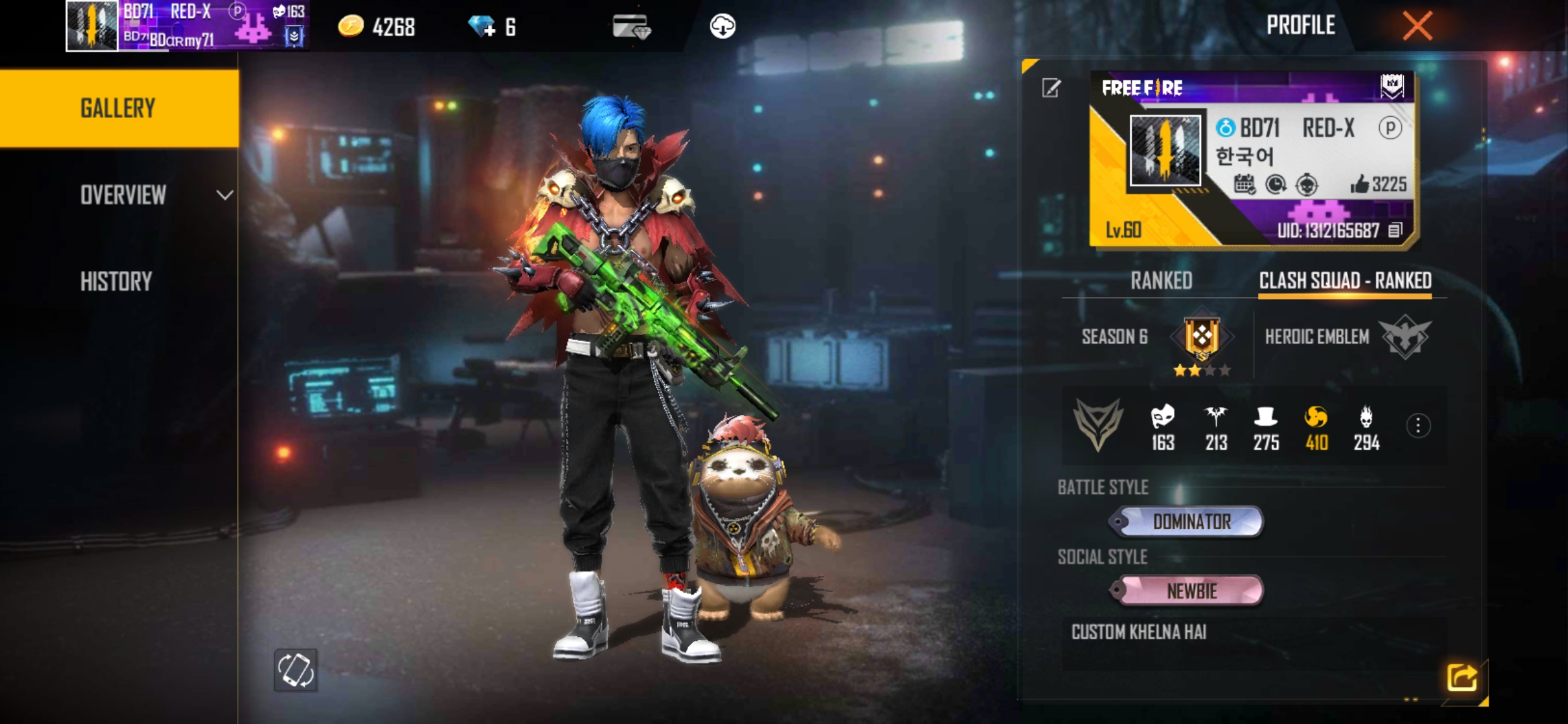Close the profile screen
Screen dimensions: 1568x724
pyautogui.click(x=1417, y=27)
